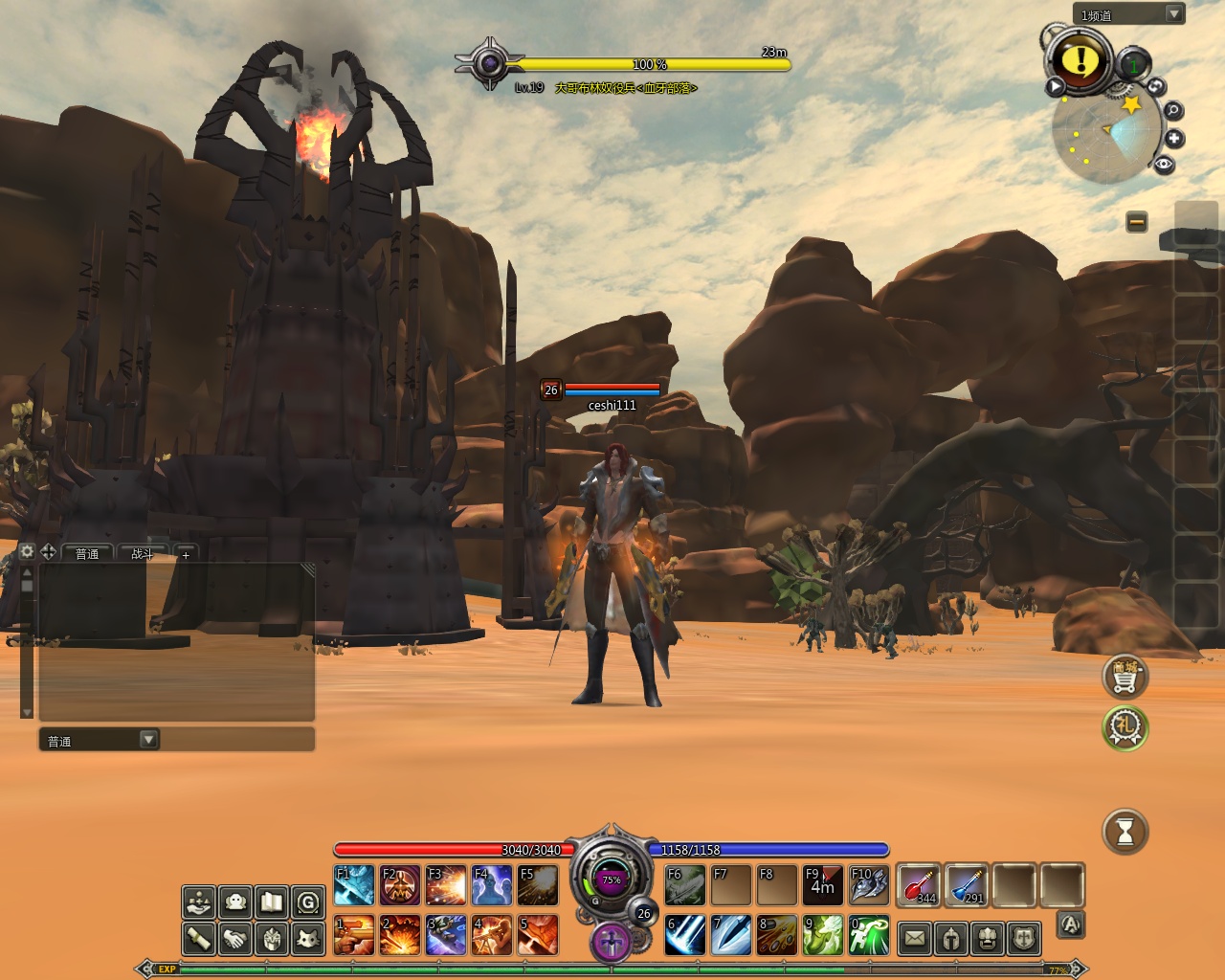Open the green 礼 gift icon
This screenshot has width=1225, height=980.
pyautogui.click(x=1125, y=727)
